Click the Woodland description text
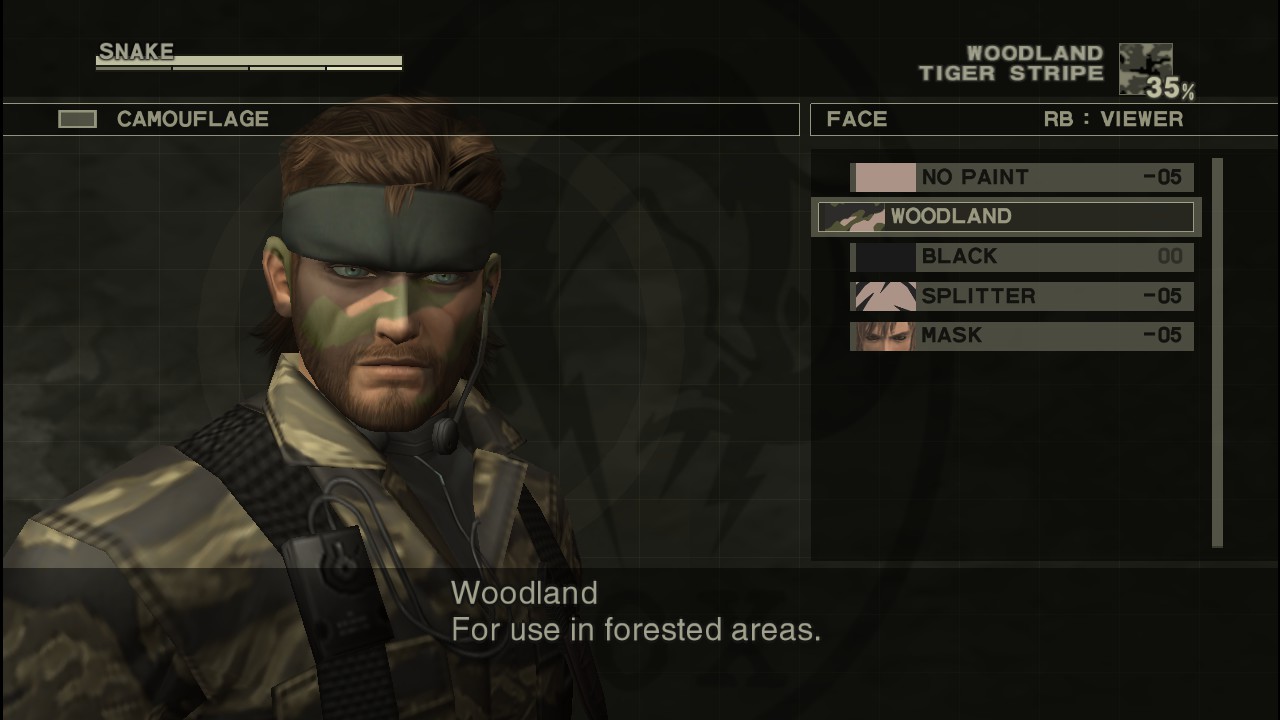The image size is (1280, 720). [x=636, y=611]
